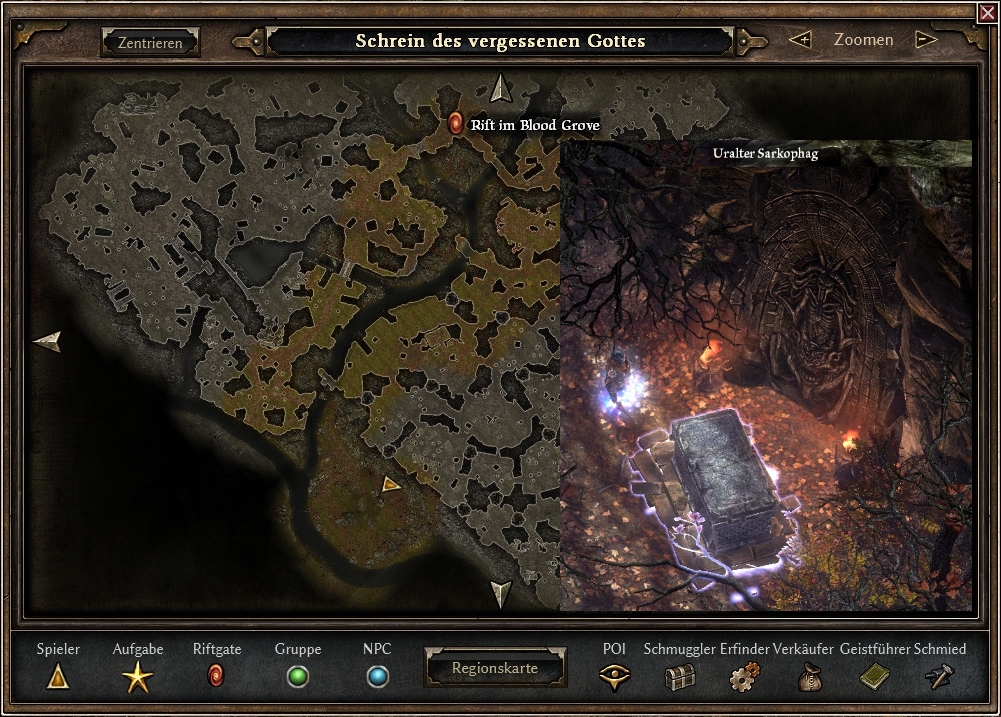The height and width of the screenshot is (717, 1001).
Task: Close the map window
Action: click(989, 12)
